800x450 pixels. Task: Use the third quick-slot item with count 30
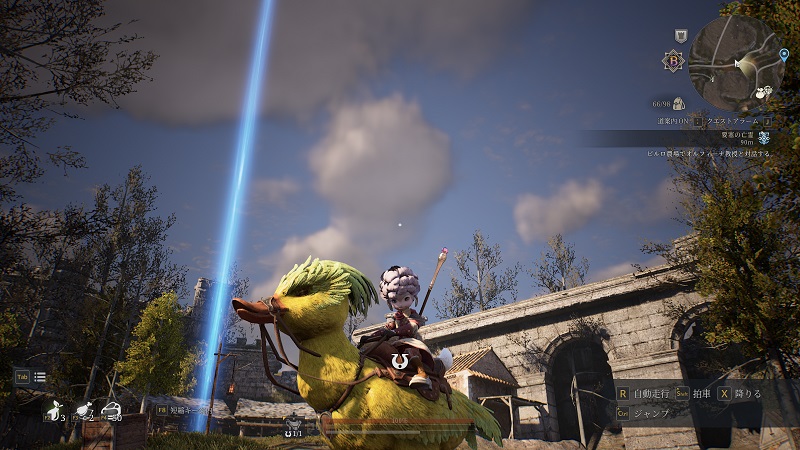point(111,410)
